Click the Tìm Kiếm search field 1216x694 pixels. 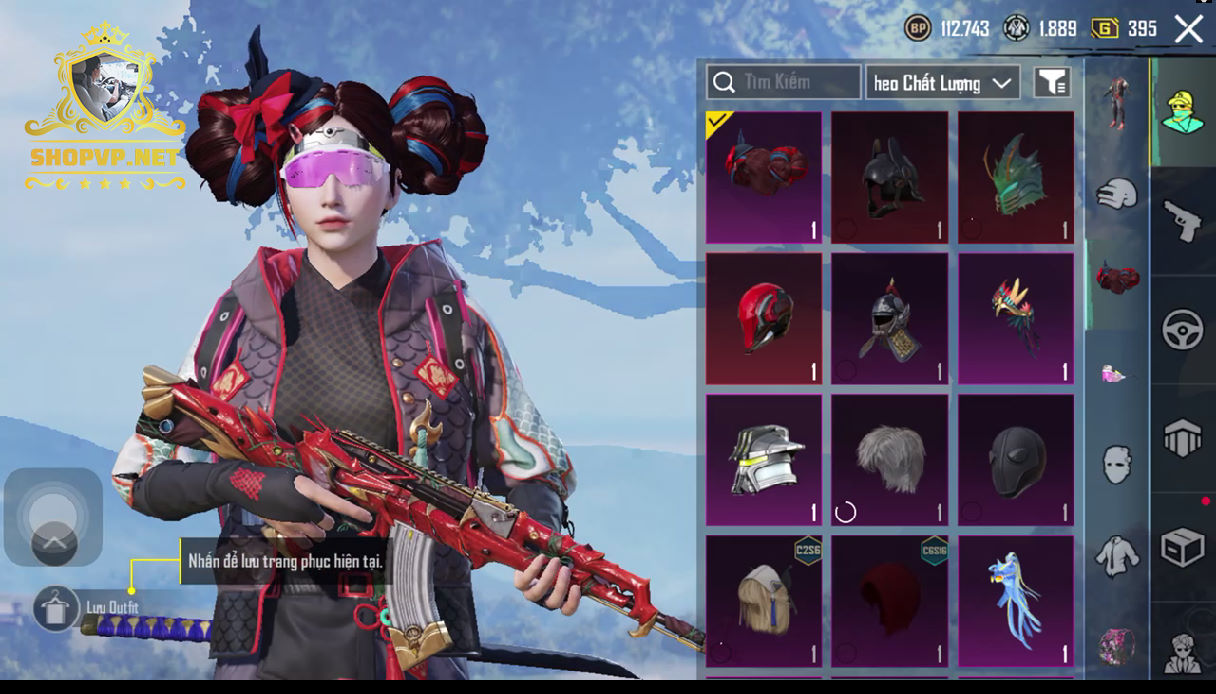784,82
